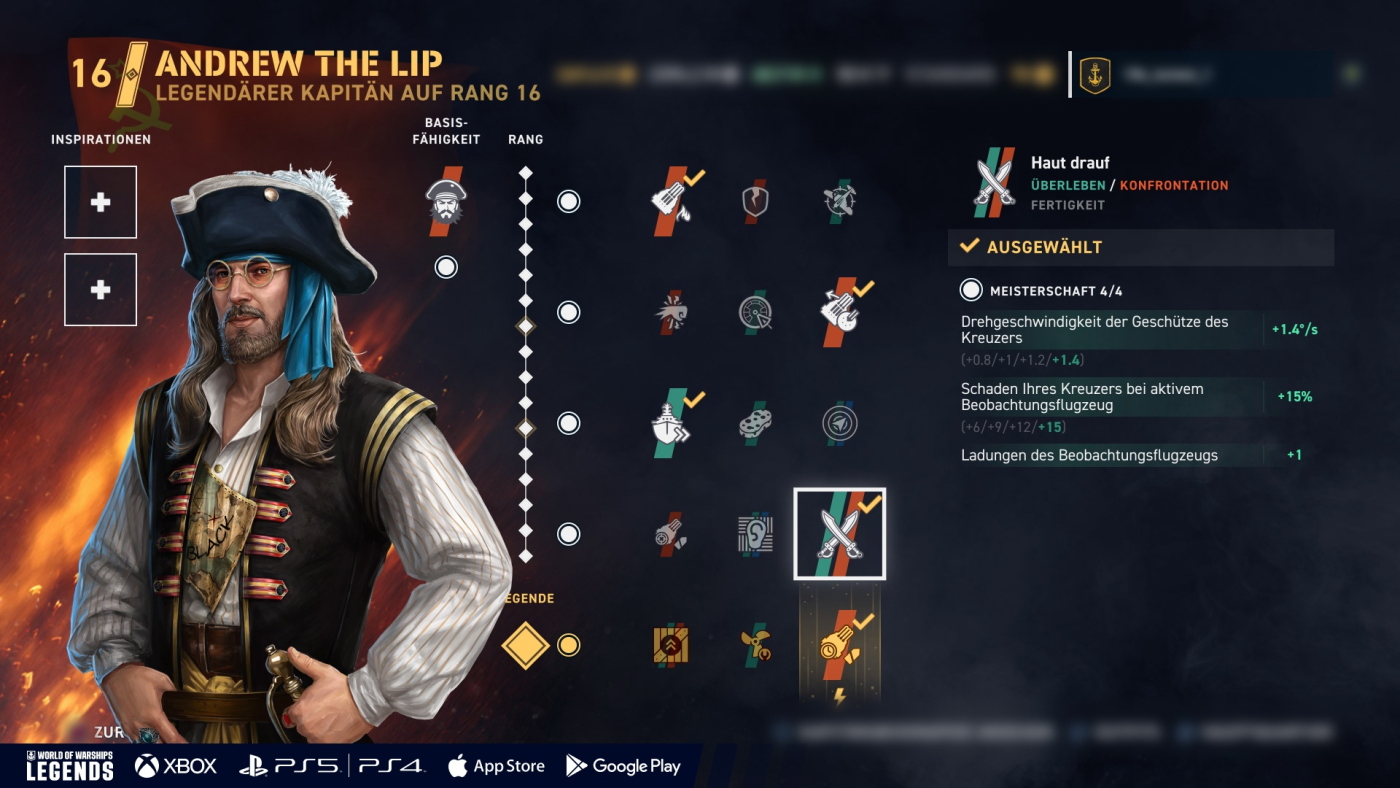The width and height of the screenshot is (1400, 788).
Task: Select the golden gun with clock legendary skill
Action: click(x=840, y=645)
